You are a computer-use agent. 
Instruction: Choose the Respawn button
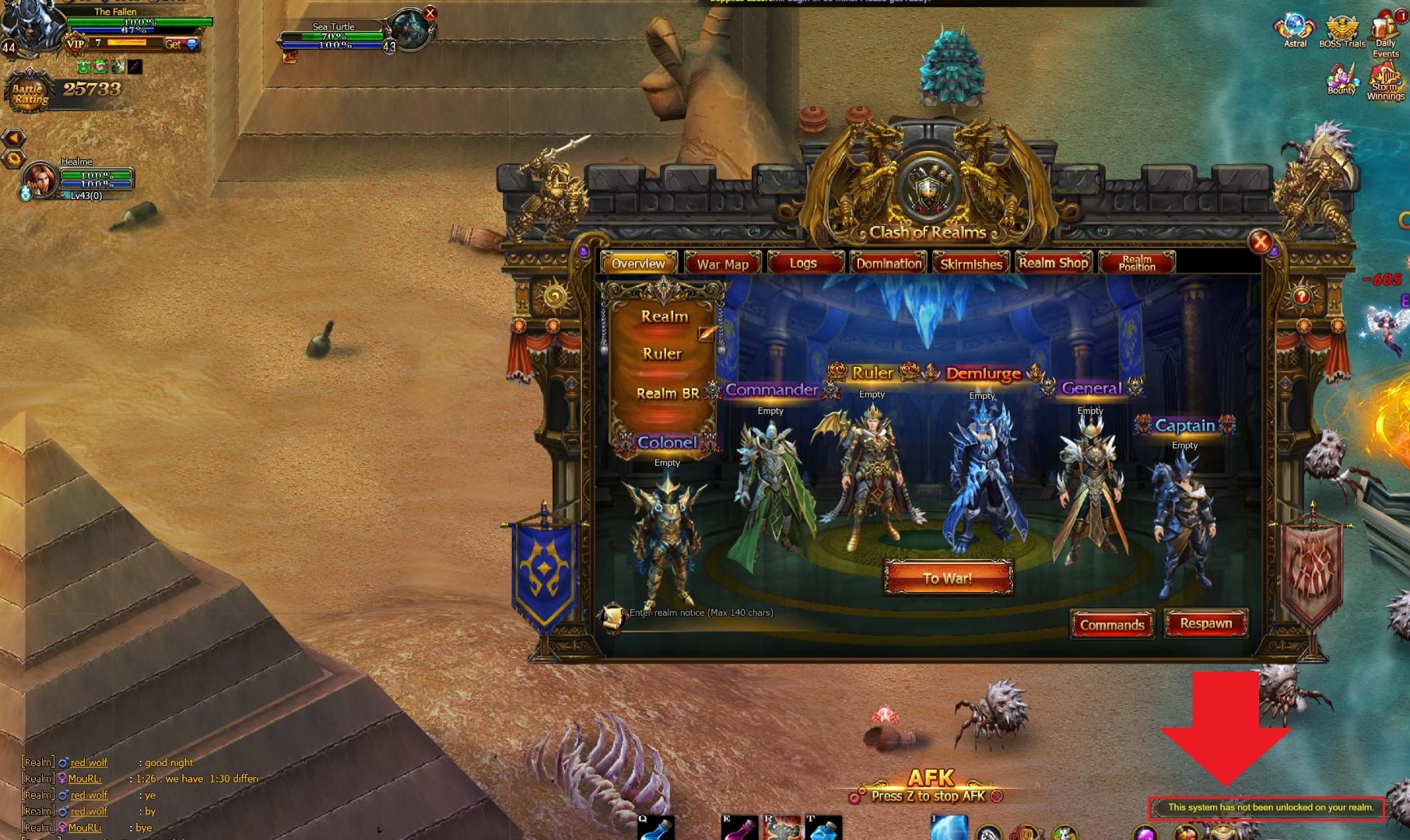[1205, 624]
